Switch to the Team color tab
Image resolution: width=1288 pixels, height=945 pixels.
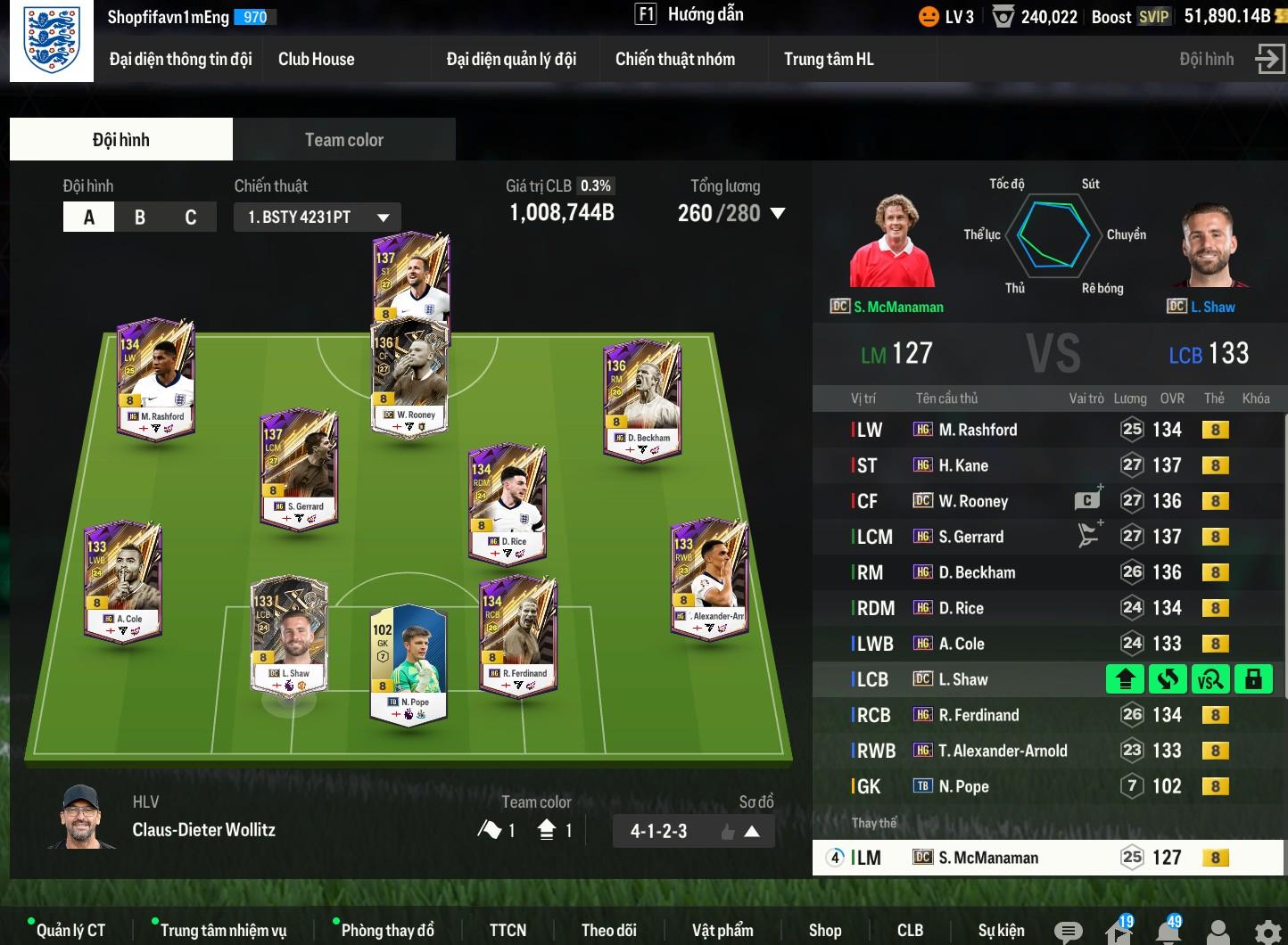click(x=343, y=140)
